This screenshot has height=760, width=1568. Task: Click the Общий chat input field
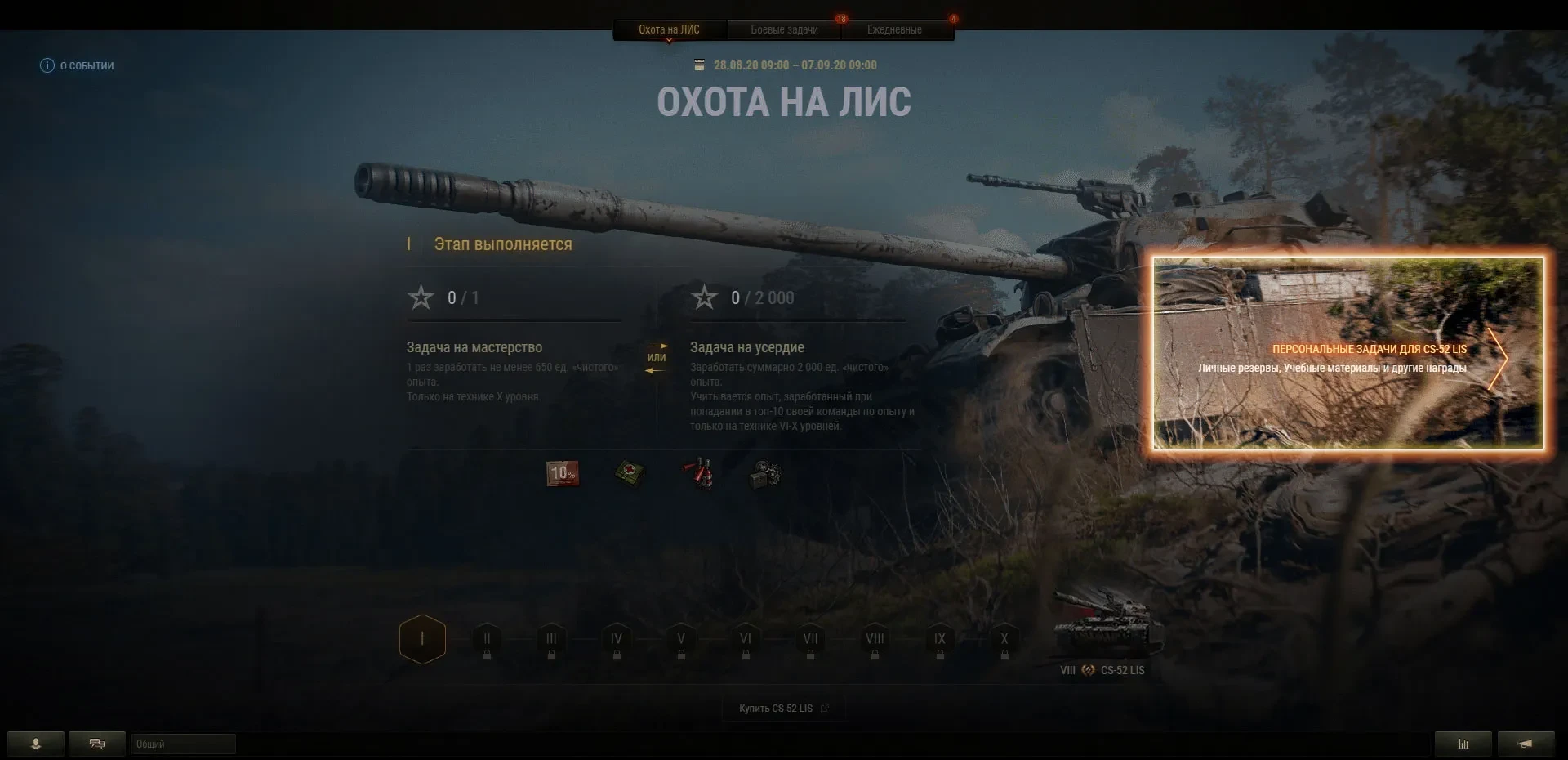pyautogui.click(x=184, y=744)
